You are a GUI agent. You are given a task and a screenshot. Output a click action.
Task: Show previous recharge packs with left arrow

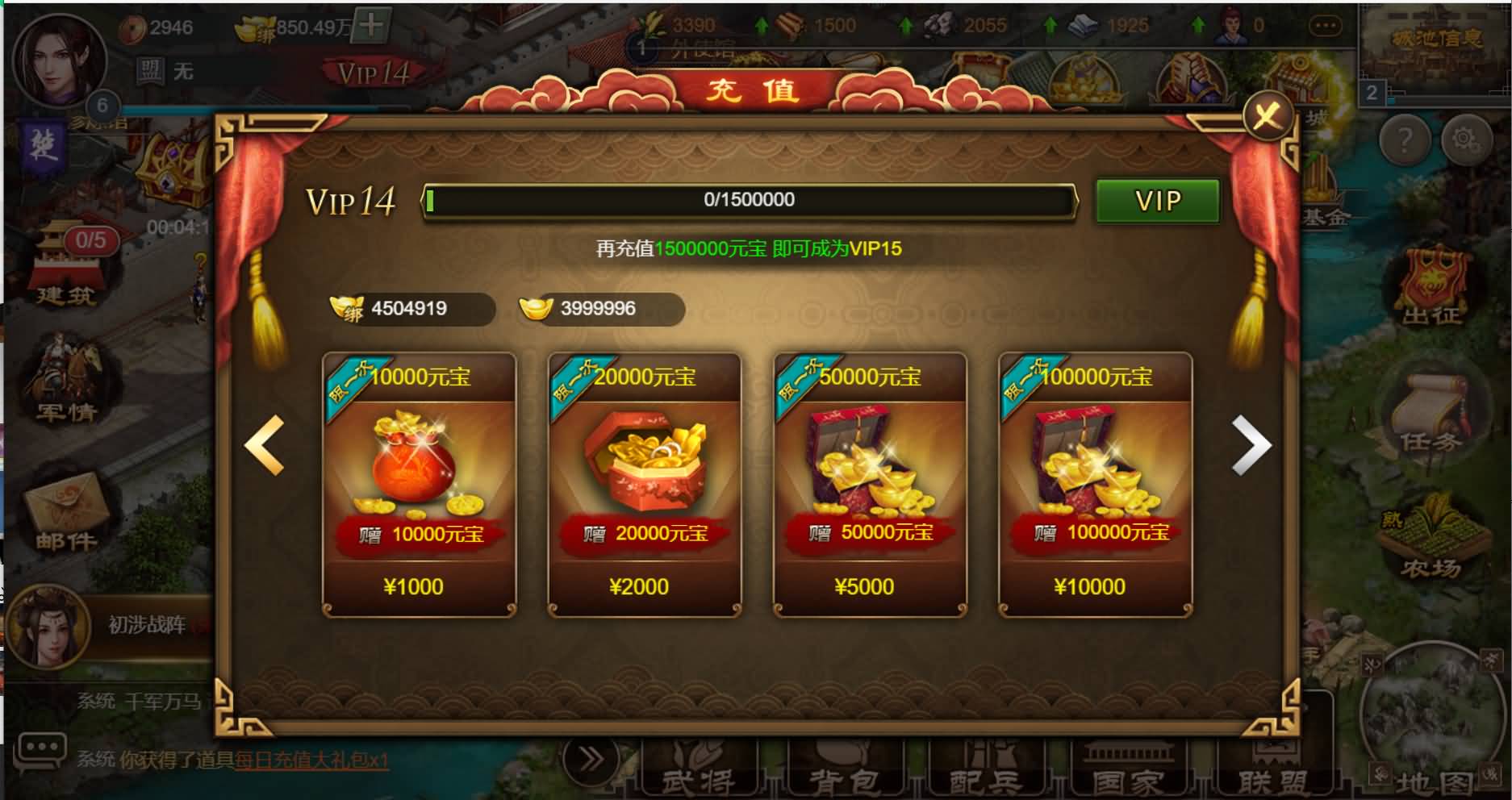(265, 444)
